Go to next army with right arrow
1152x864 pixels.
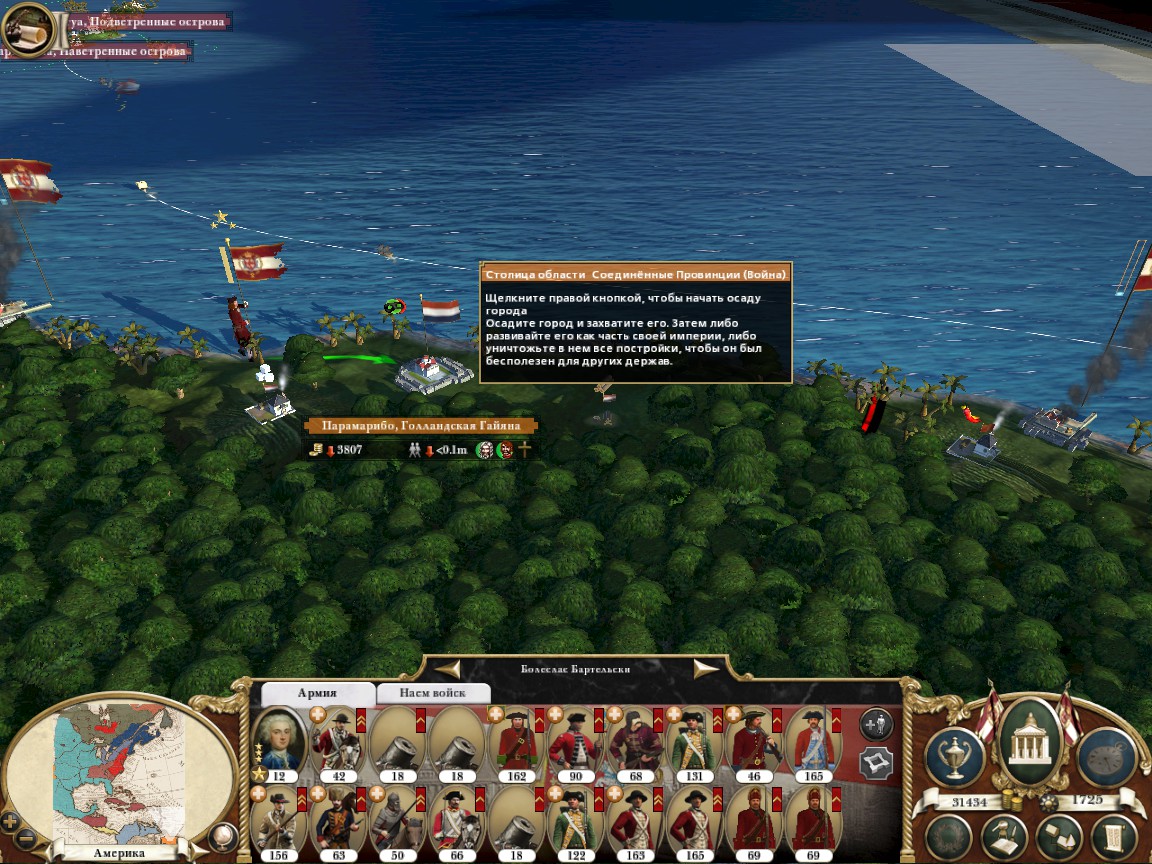click(706, 669)
